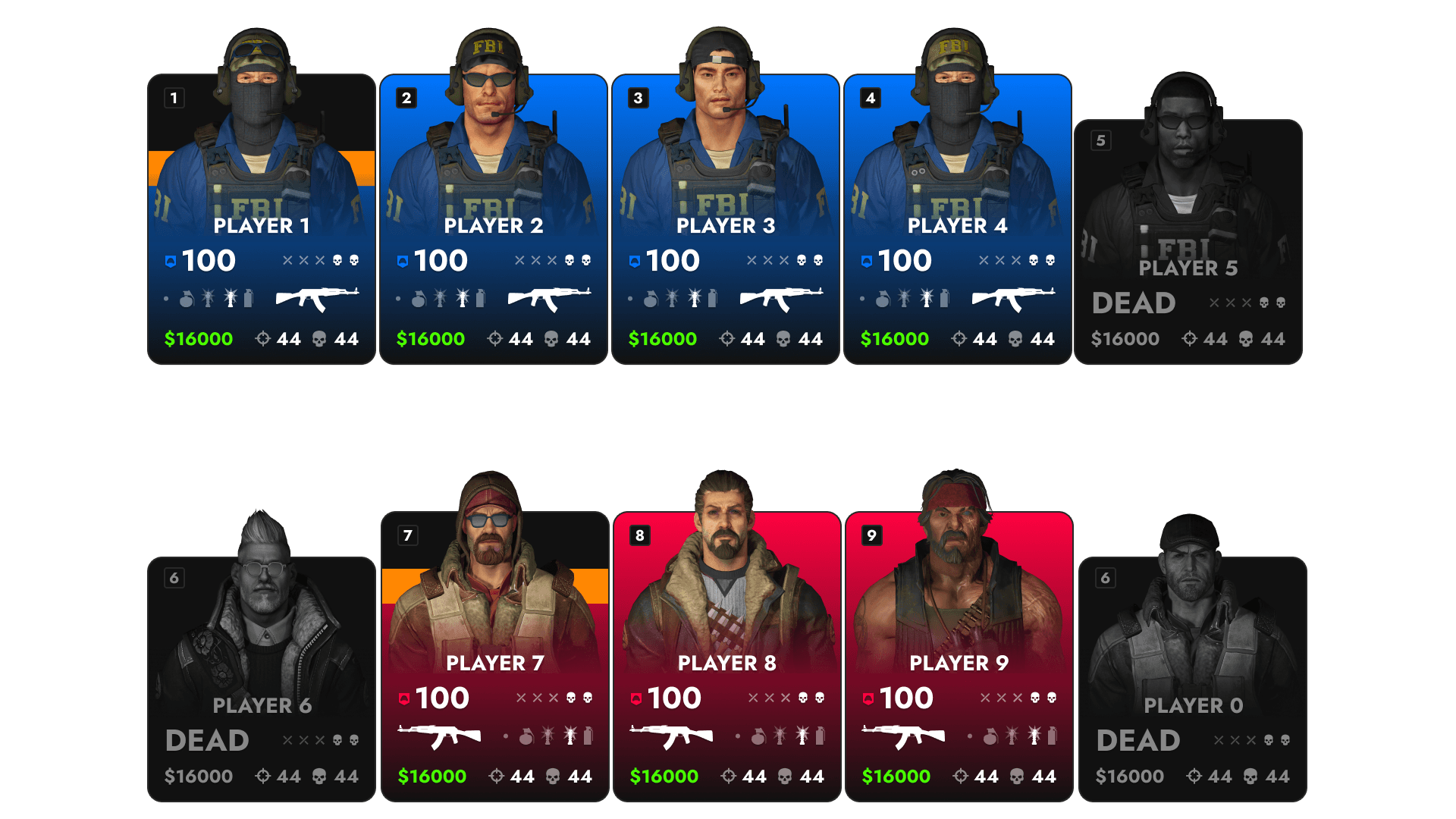
Task: Select the dead Player 6 card
Action: (x=262, y=679)
